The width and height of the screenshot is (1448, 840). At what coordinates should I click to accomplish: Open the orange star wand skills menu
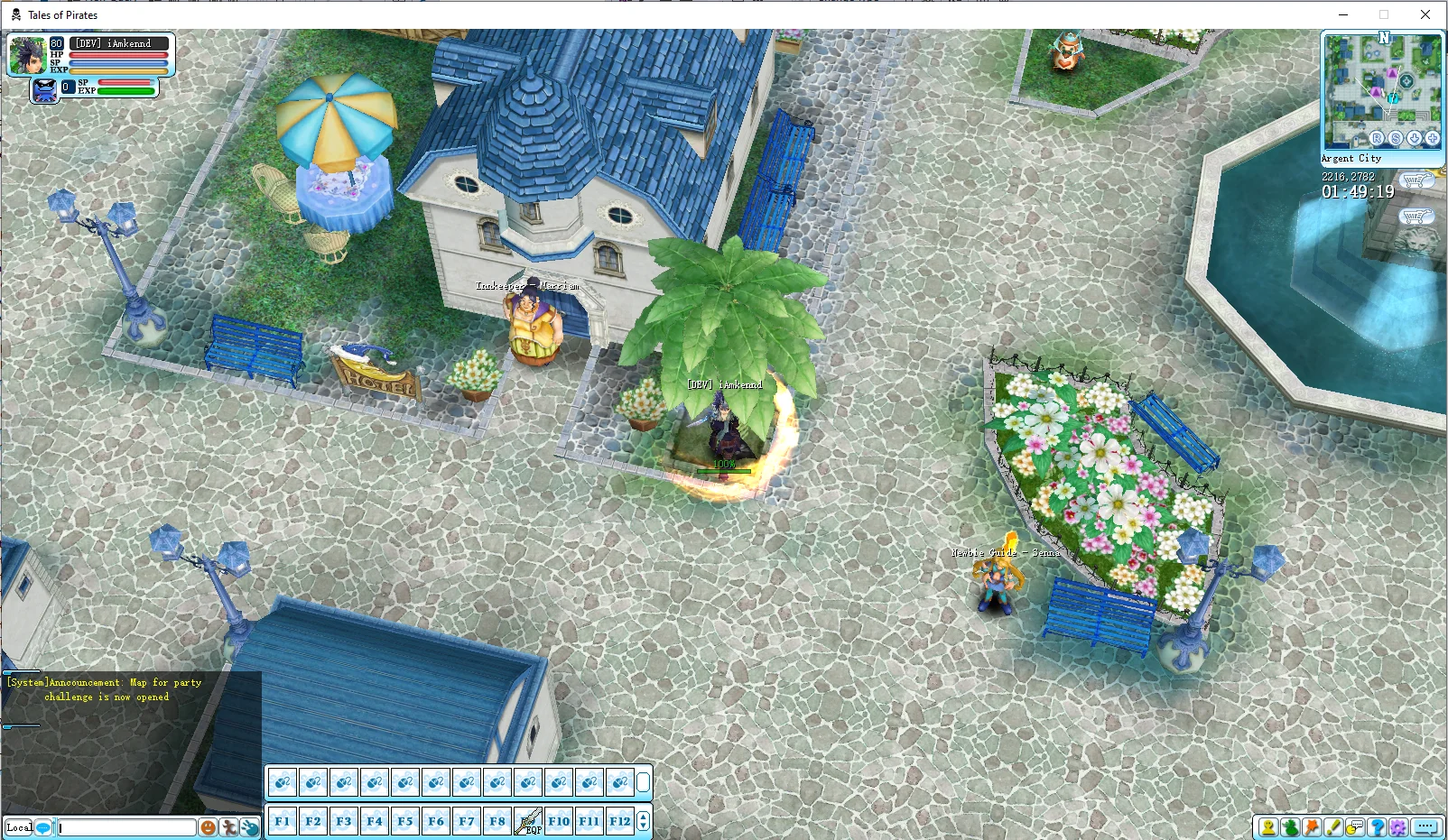(1312, 827)
